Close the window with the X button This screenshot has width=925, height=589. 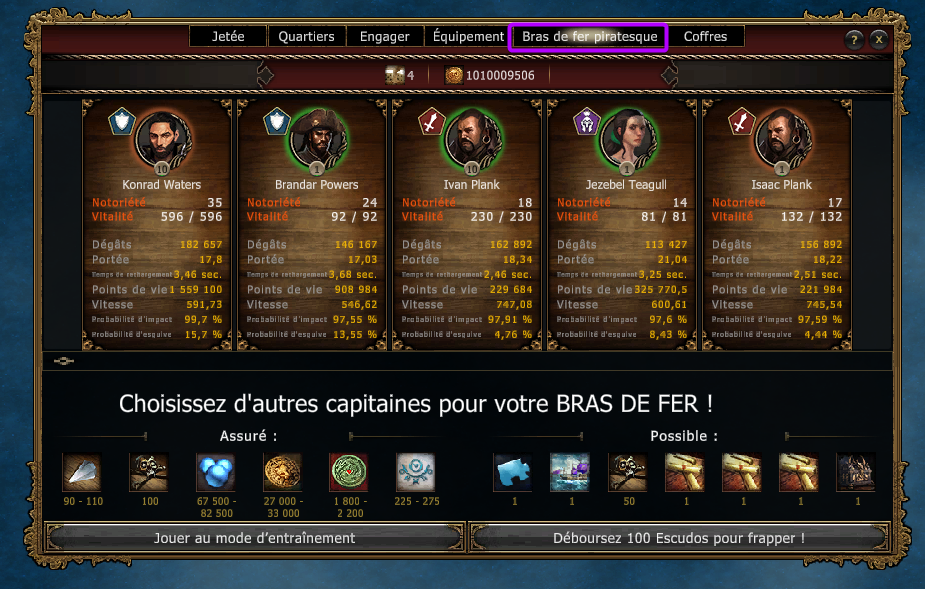[x=879, y=40]
